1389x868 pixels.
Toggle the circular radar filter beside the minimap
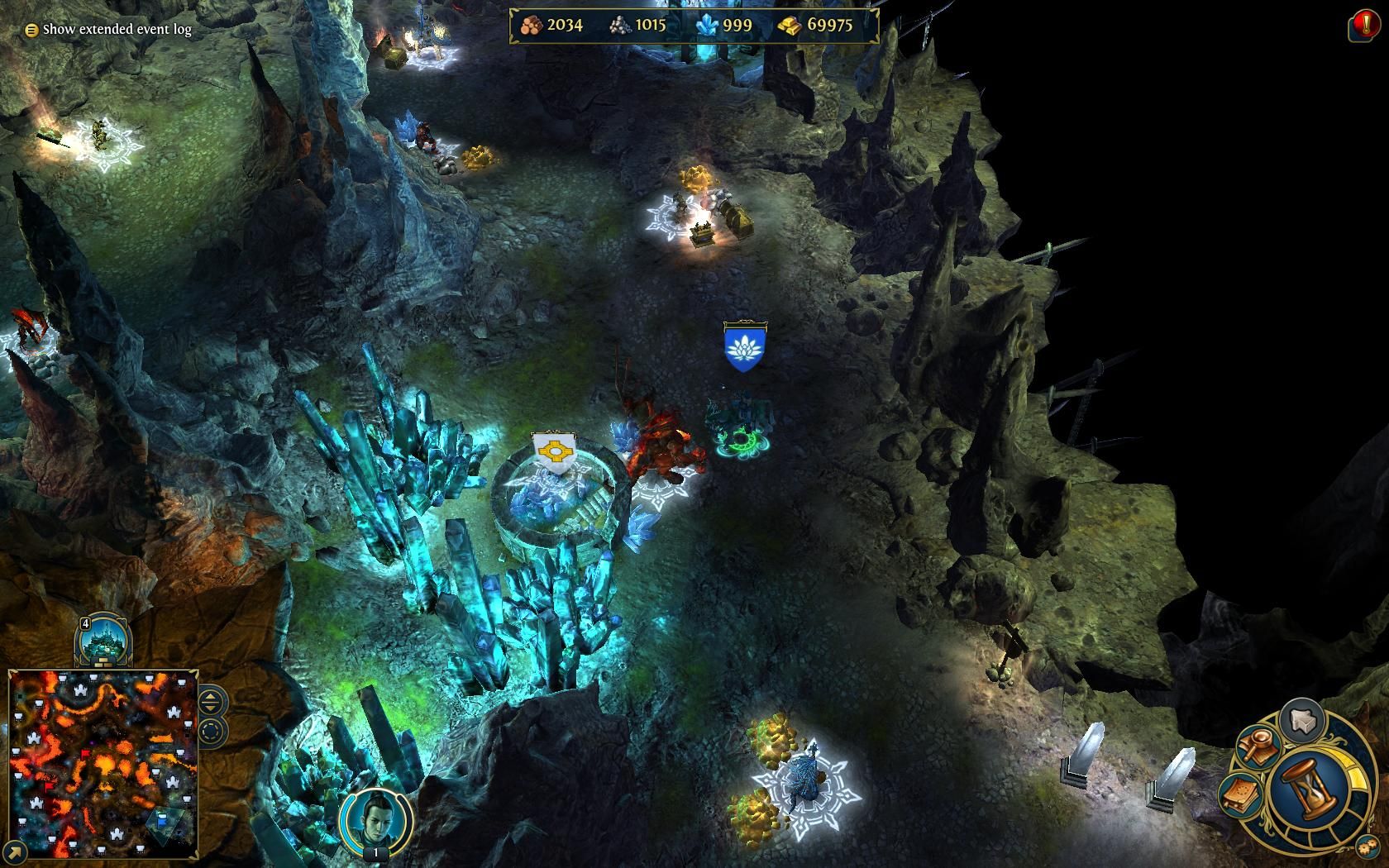pos(212,731)
